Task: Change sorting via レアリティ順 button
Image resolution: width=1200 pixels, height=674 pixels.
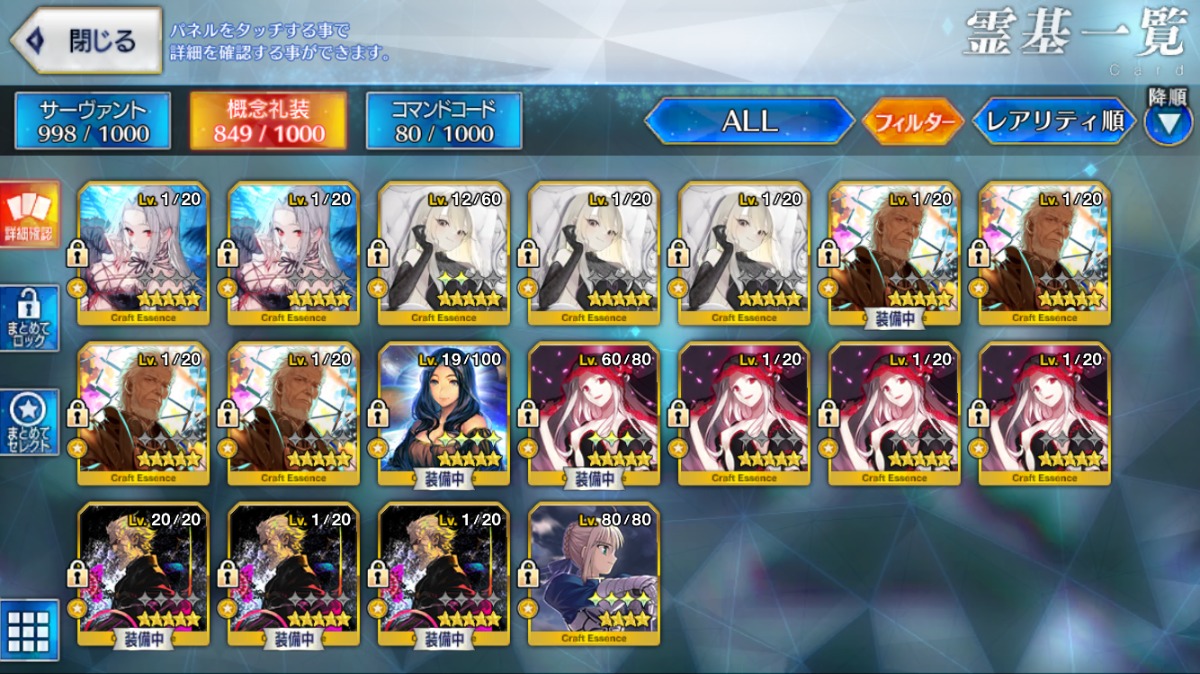Action: pyautogui.click(x=1054, y=122)
